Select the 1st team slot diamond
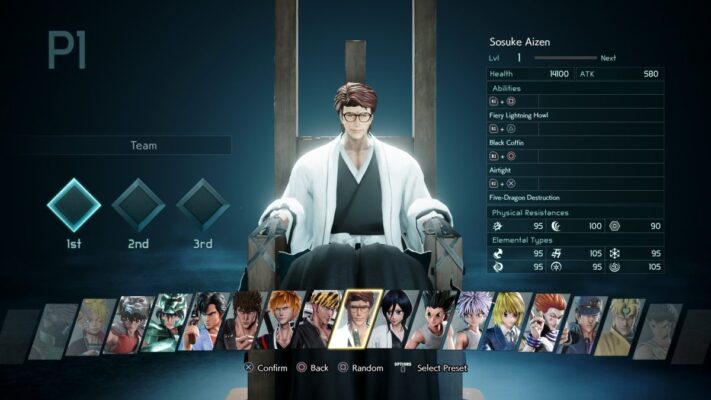Image resolution: width=711 pixels, height=400 pixels. click(x=74, y=204)
